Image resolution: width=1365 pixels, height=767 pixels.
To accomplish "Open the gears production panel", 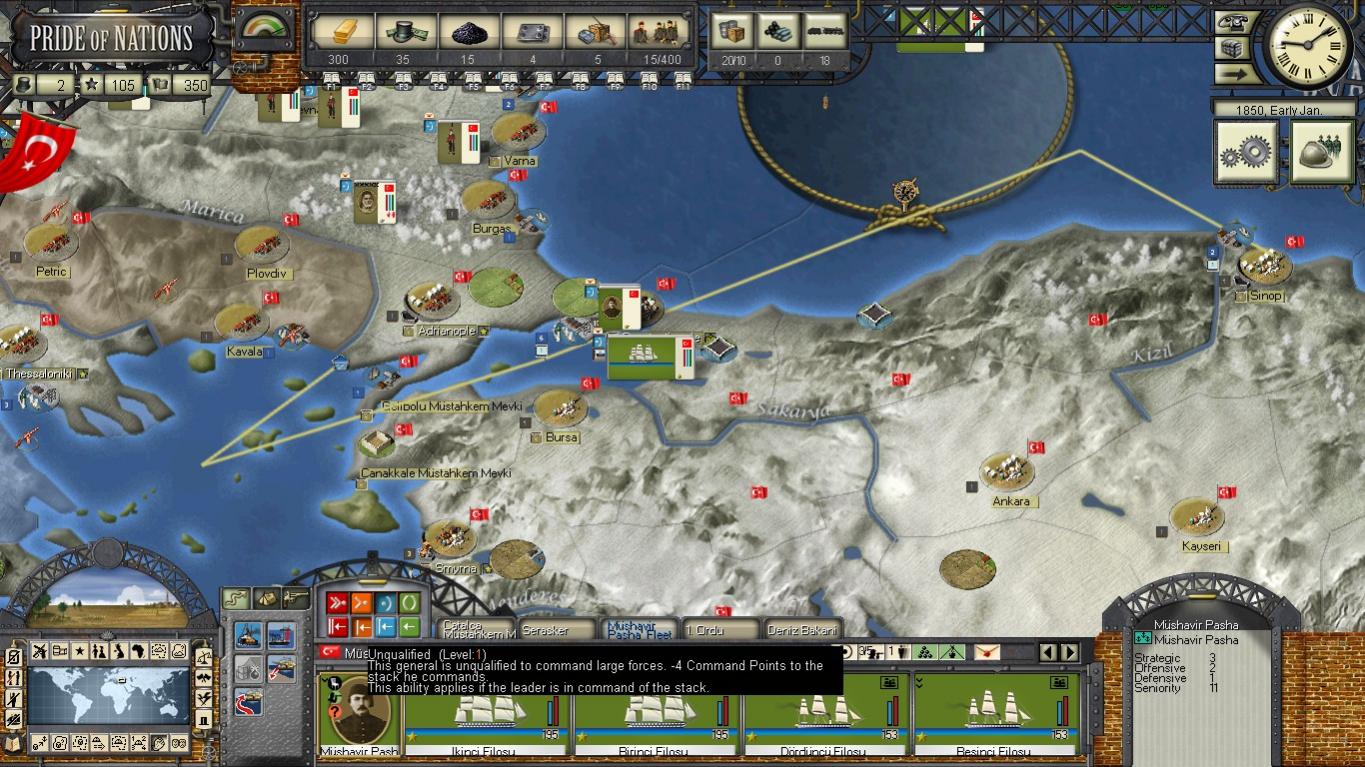I will (x=1245, y=153).
